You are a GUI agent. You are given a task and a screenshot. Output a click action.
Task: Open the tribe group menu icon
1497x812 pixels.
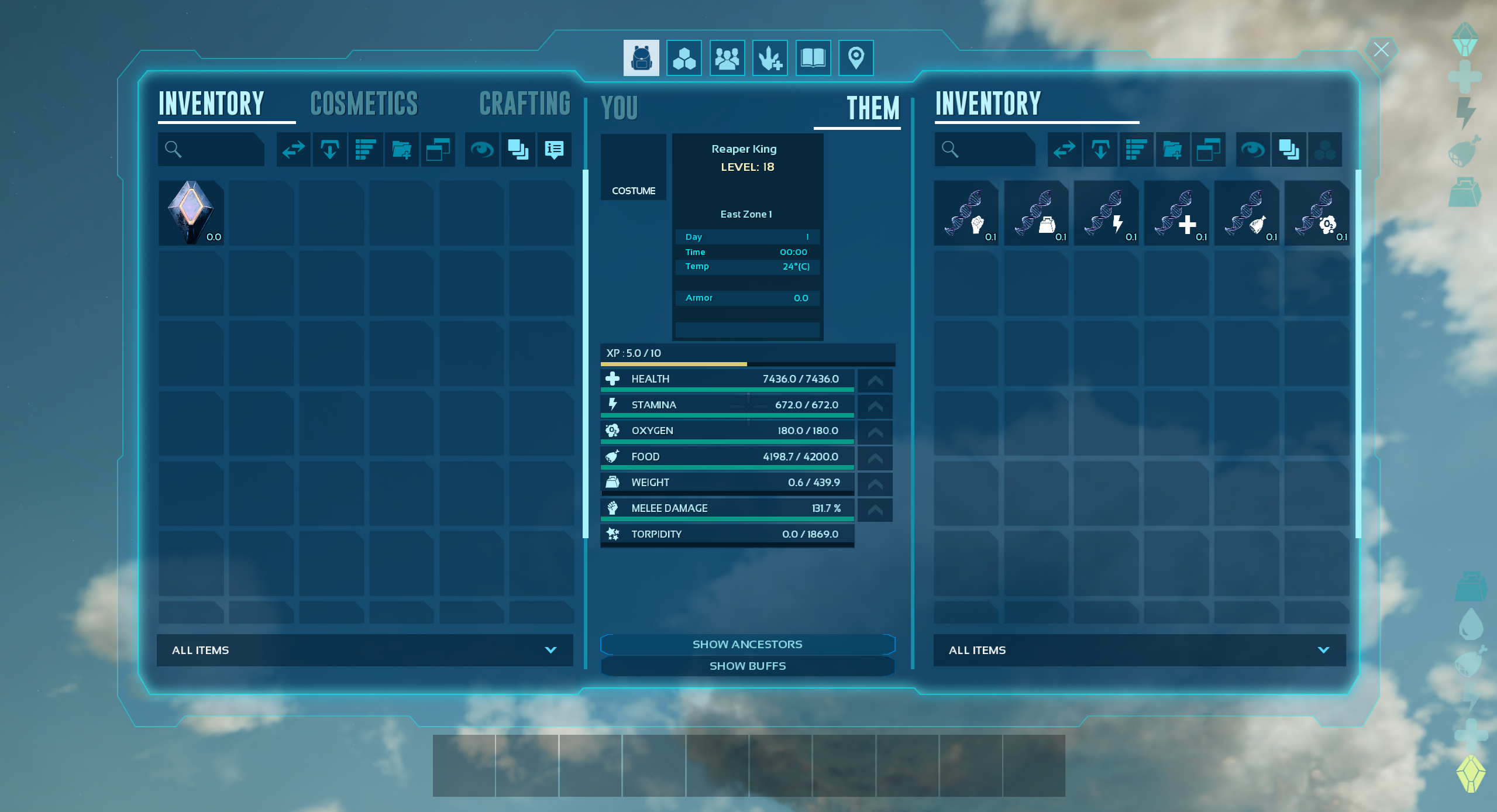coord(727,58)
